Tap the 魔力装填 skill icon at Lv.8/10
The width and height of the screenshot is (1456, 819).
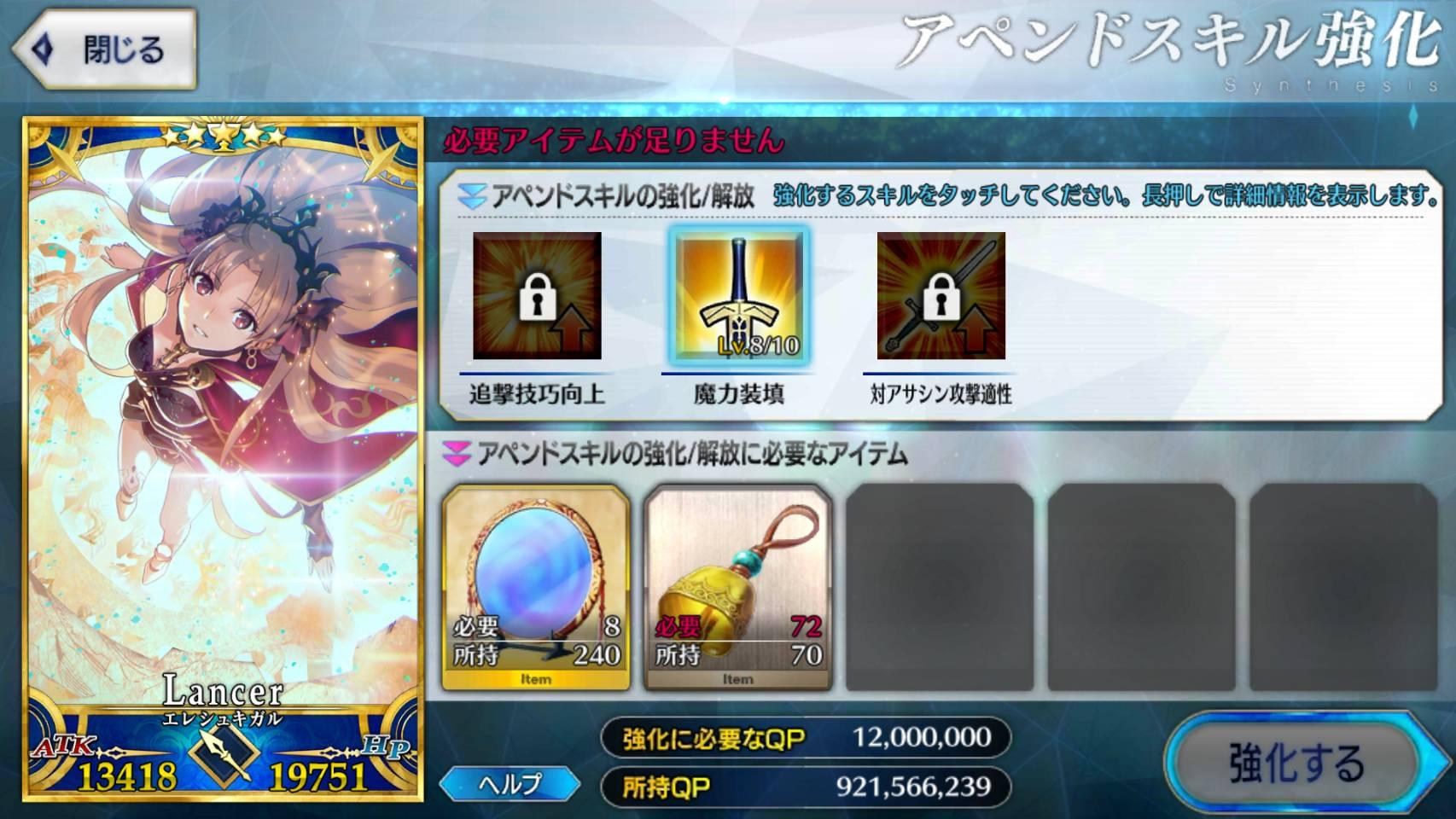point(739,299)
